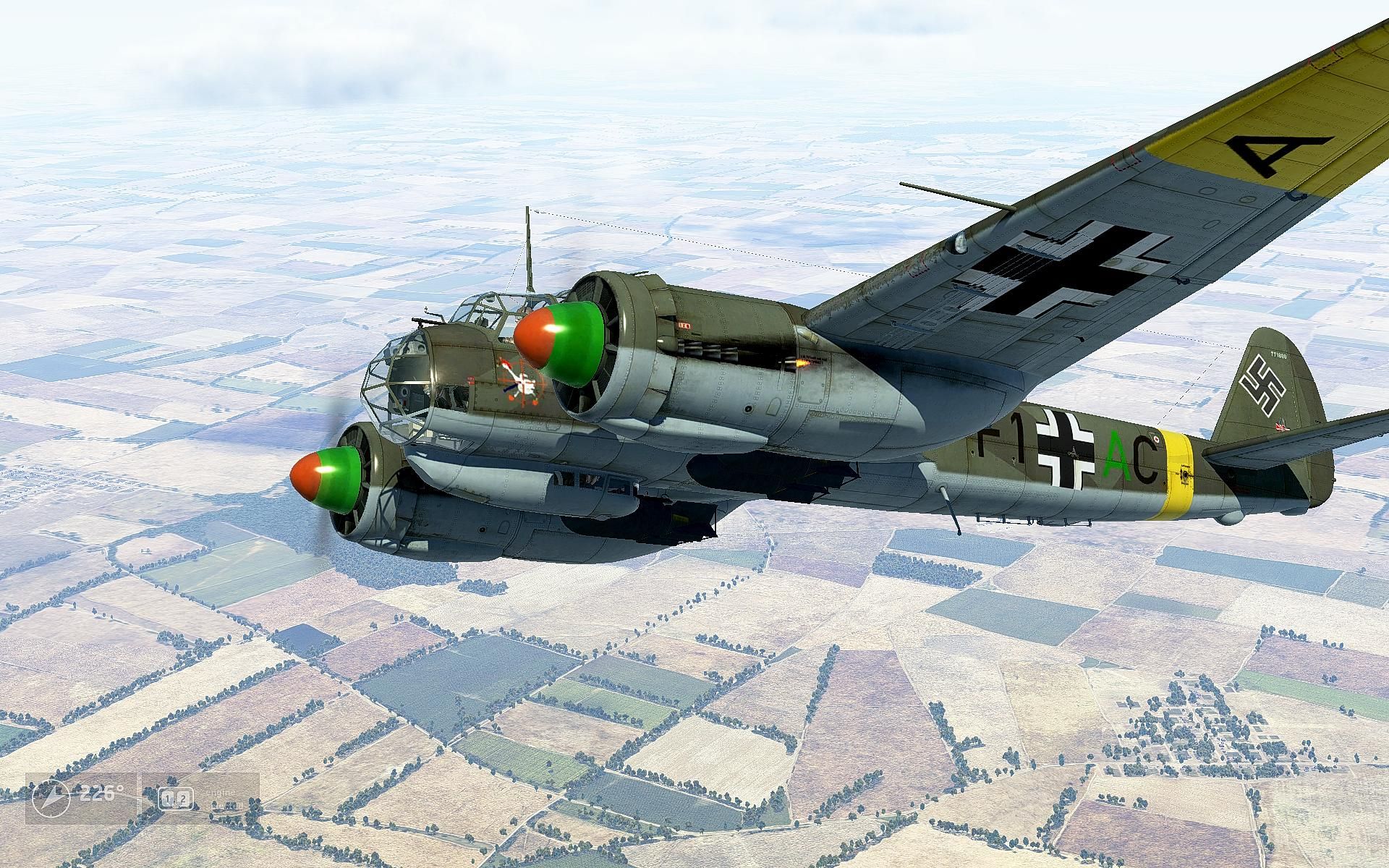
Task: Select the engine 1 and 2 indicator
Action: tap(176, 799)
